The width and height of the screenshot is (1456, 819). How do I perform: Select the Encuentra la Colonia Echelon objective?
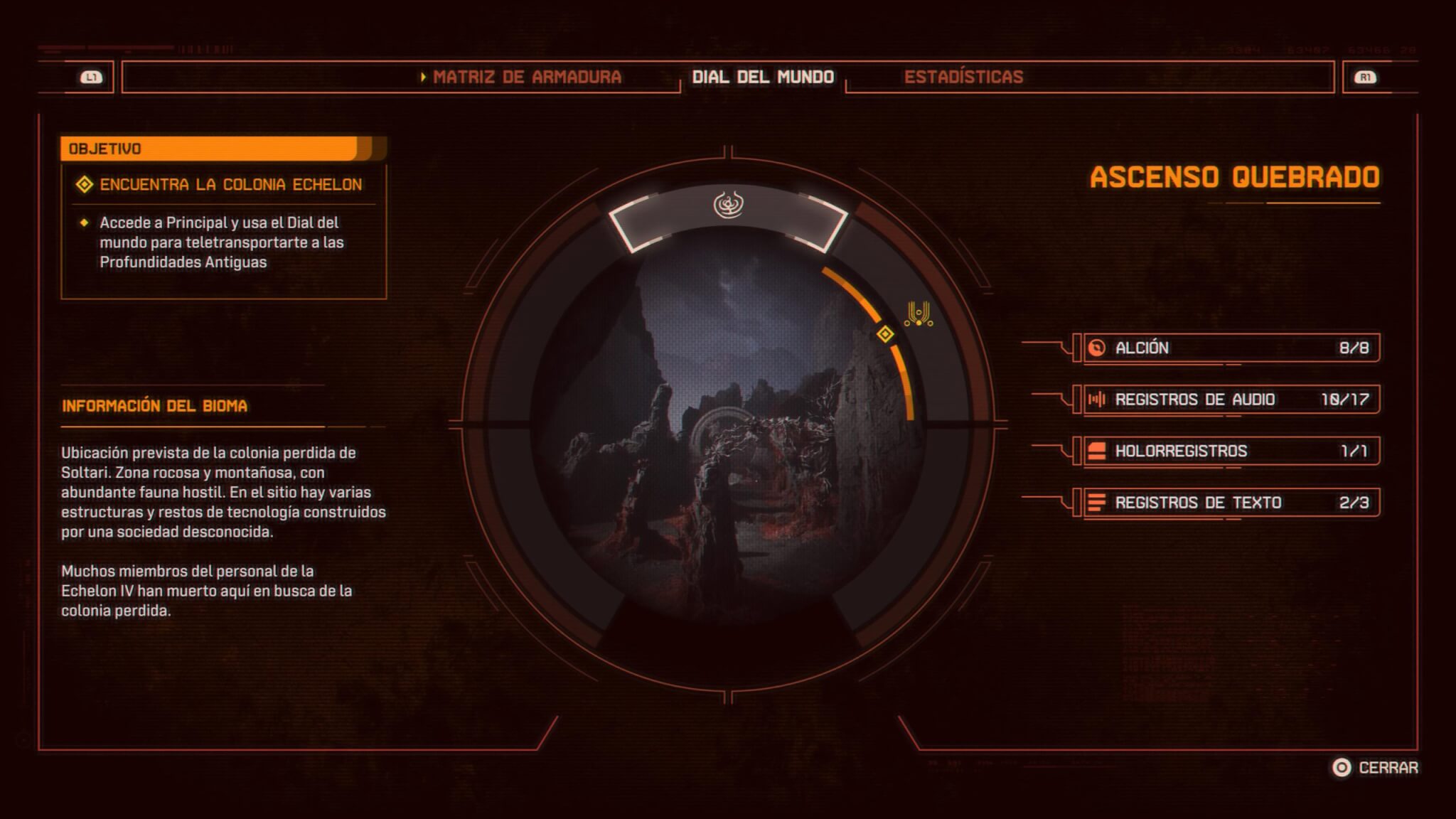[230, 185]
